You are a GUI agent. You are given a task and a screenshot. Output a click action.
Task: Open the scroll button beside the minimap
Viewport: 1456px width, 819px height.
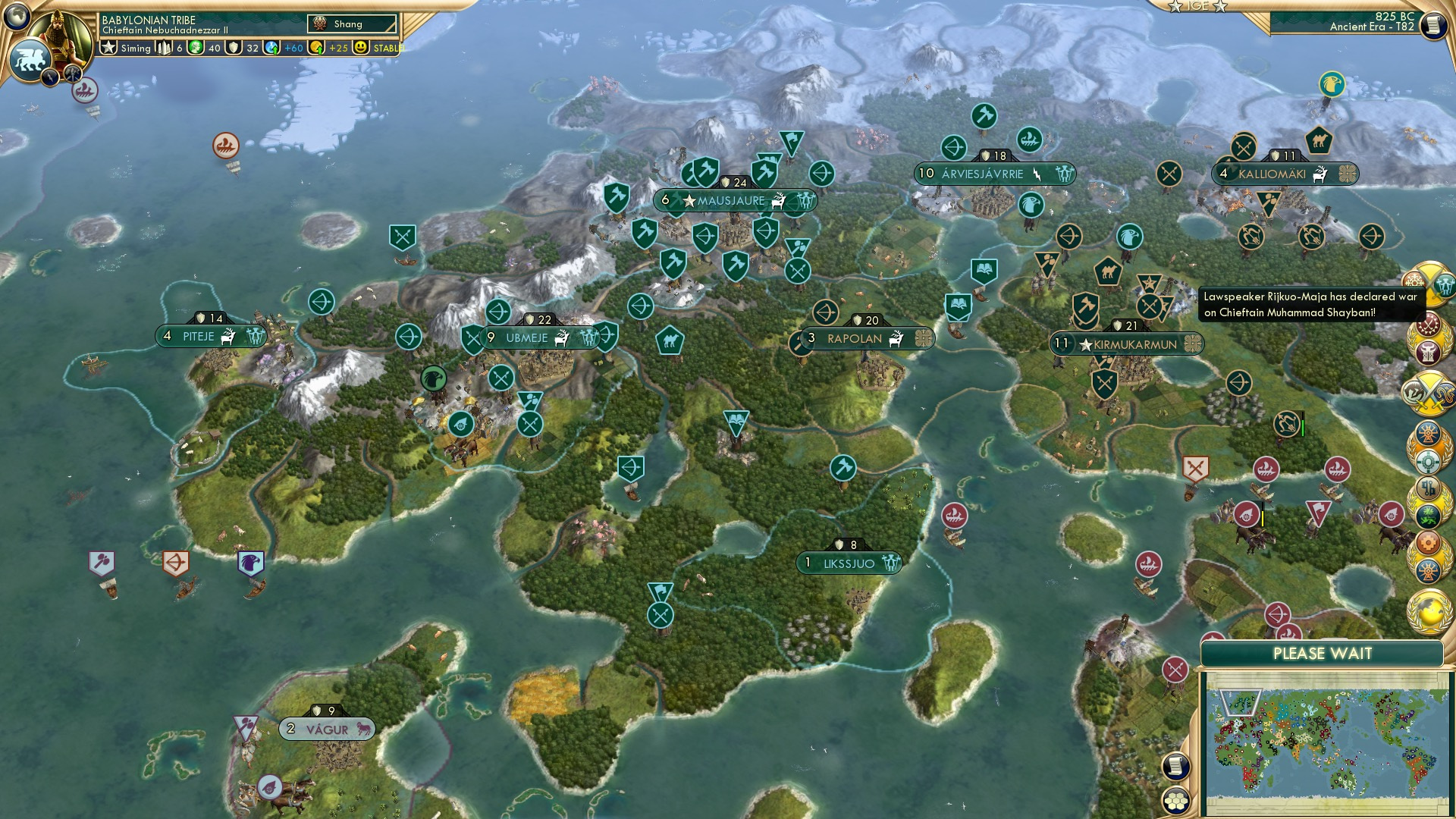pyautogui.click(x=1175, y=767)
